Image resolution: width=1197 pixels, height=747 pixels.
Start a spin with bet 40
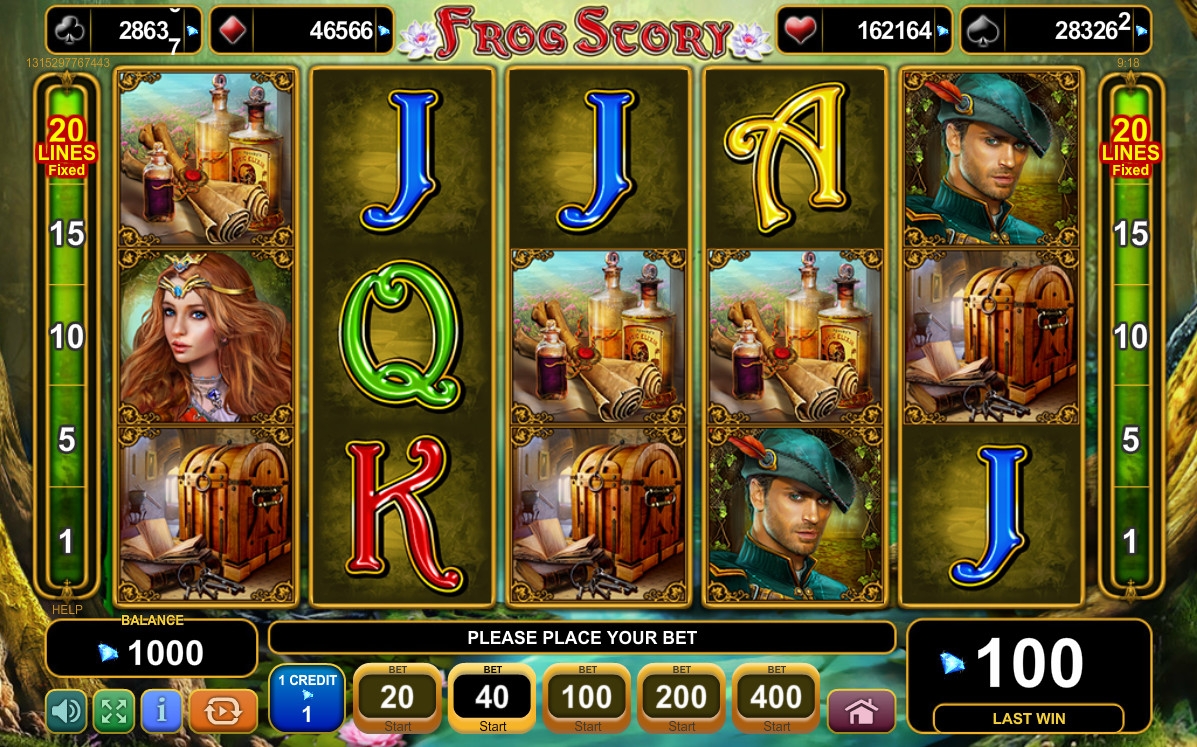pyautogui.click(x=492, y=698)
